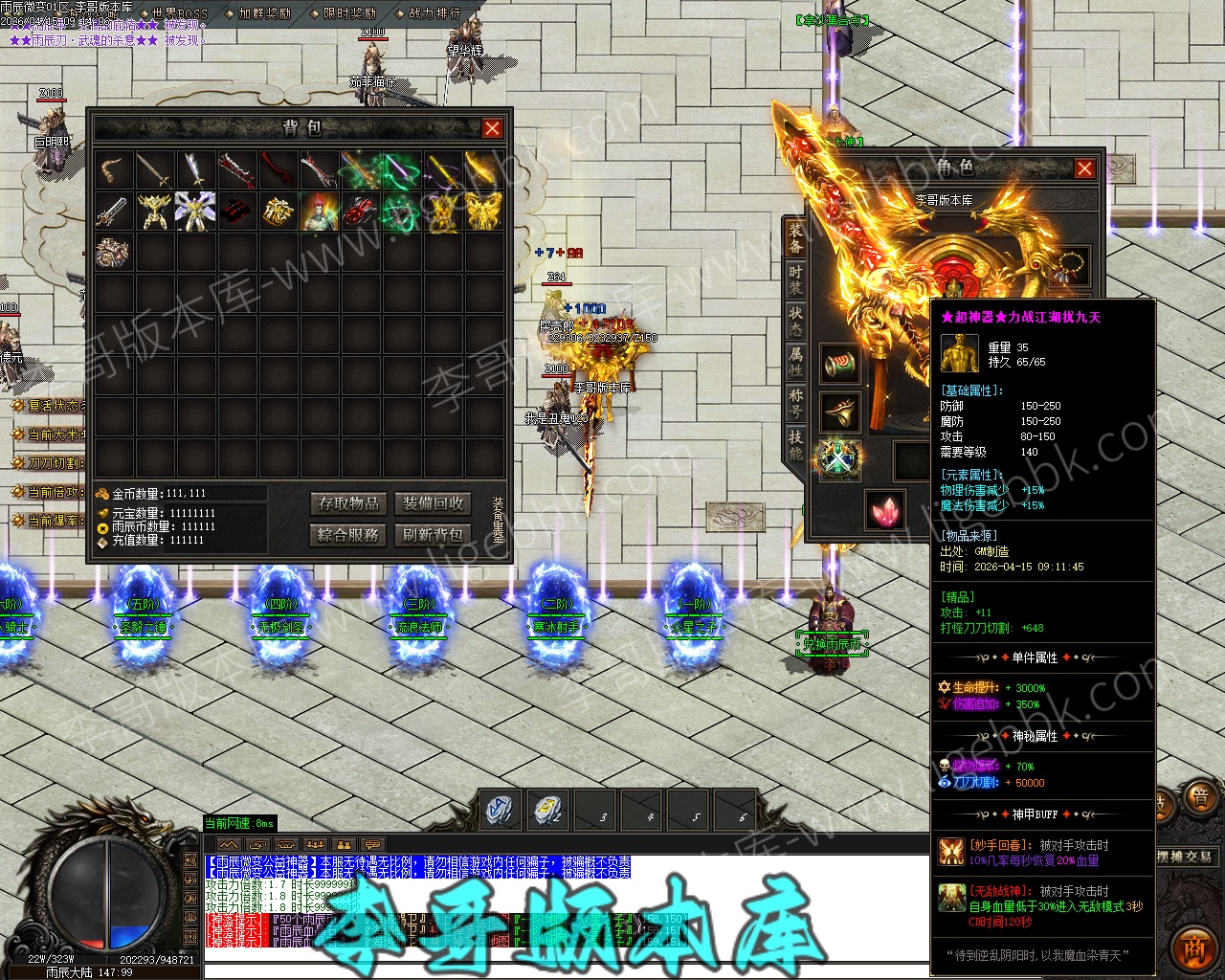Click the chat text input field
The width and height of the screenshot is (1225, 980).
pos(565,969)
